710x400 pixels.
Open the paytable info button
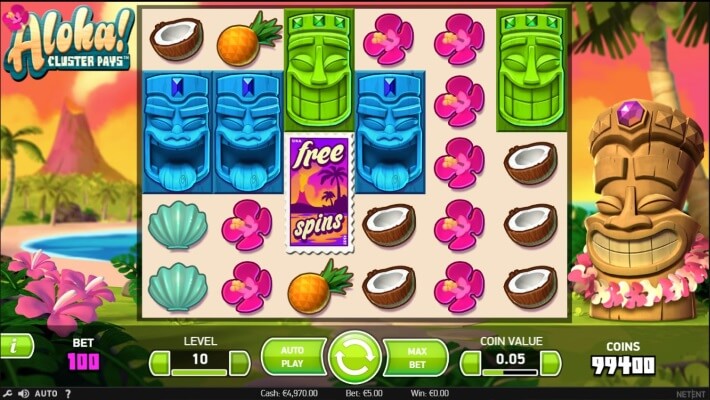(14, 346)
